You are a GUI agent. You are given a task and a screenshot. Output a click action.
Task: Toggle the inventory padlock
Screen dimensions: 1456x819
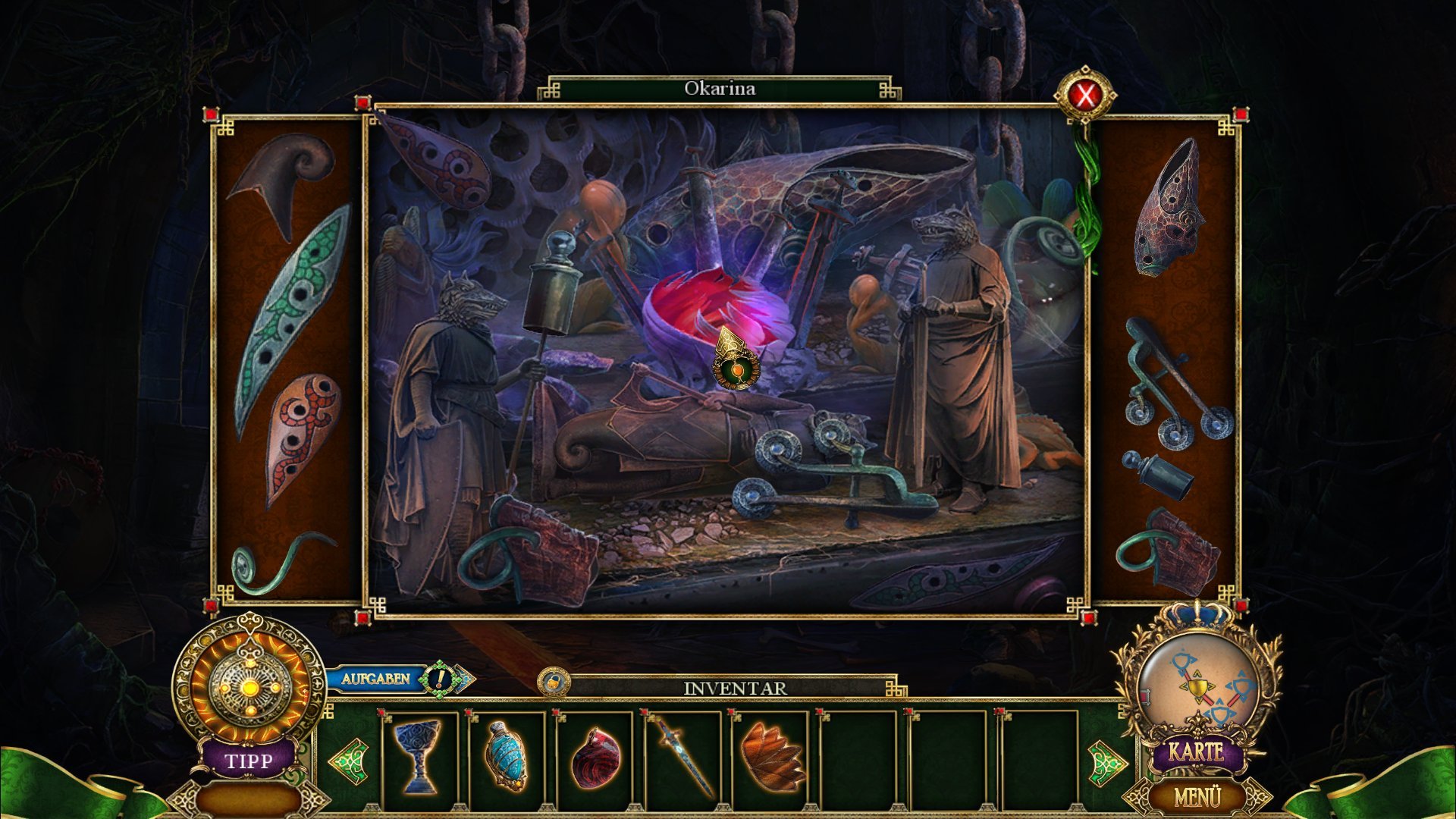[x=554, y=681]
